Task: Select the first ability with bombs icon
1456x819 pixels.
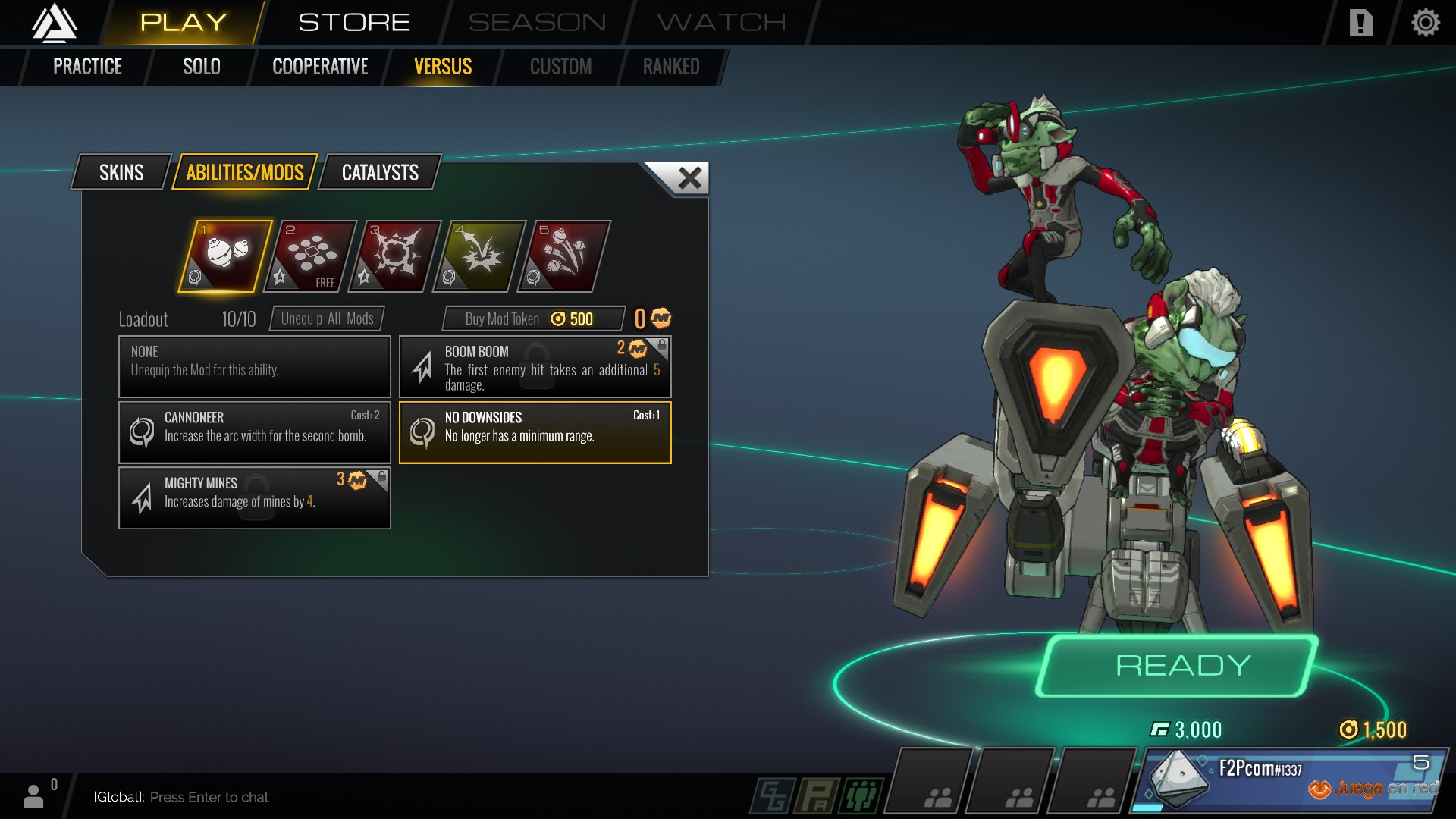Action: [x=225, y=256]
